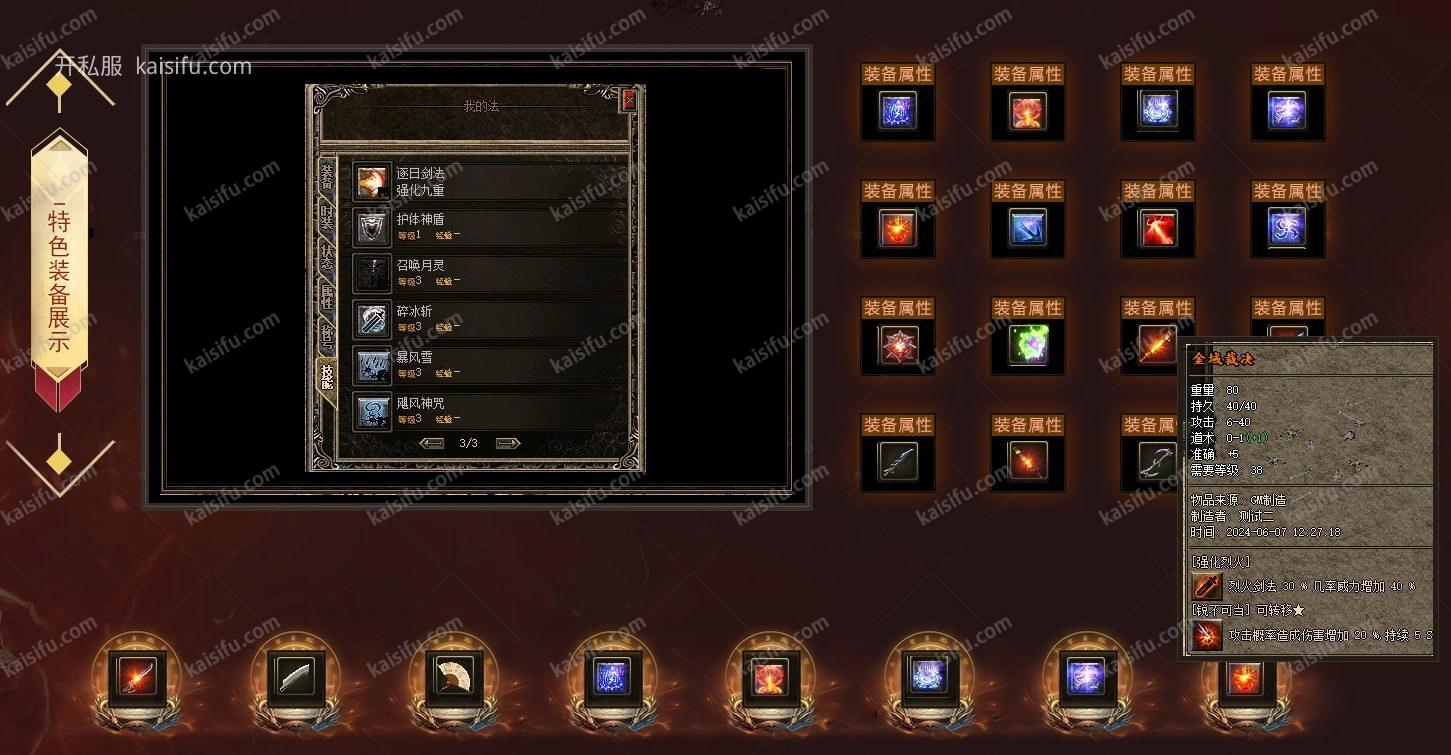Image resolution: width=1451 pixels, height=755 pixels.
Task: Choose the 召唤月灵 skill entry
Action: click(490, 273)
